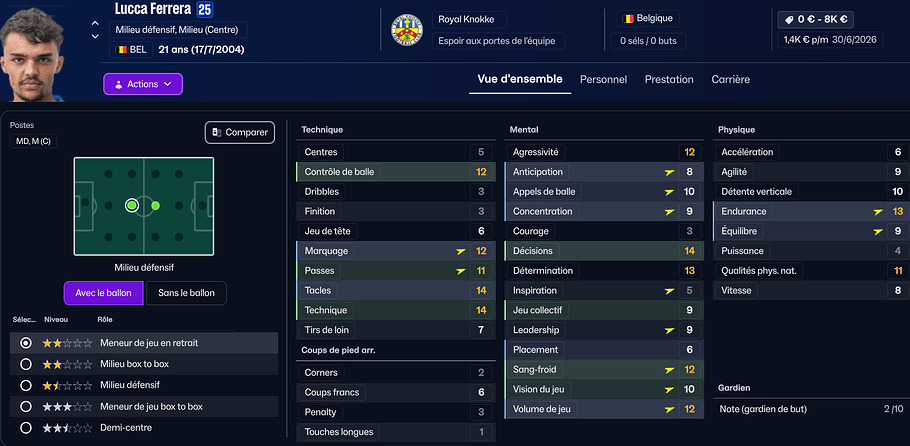Toggle to Sans le ballon

(x=186, y=293)
